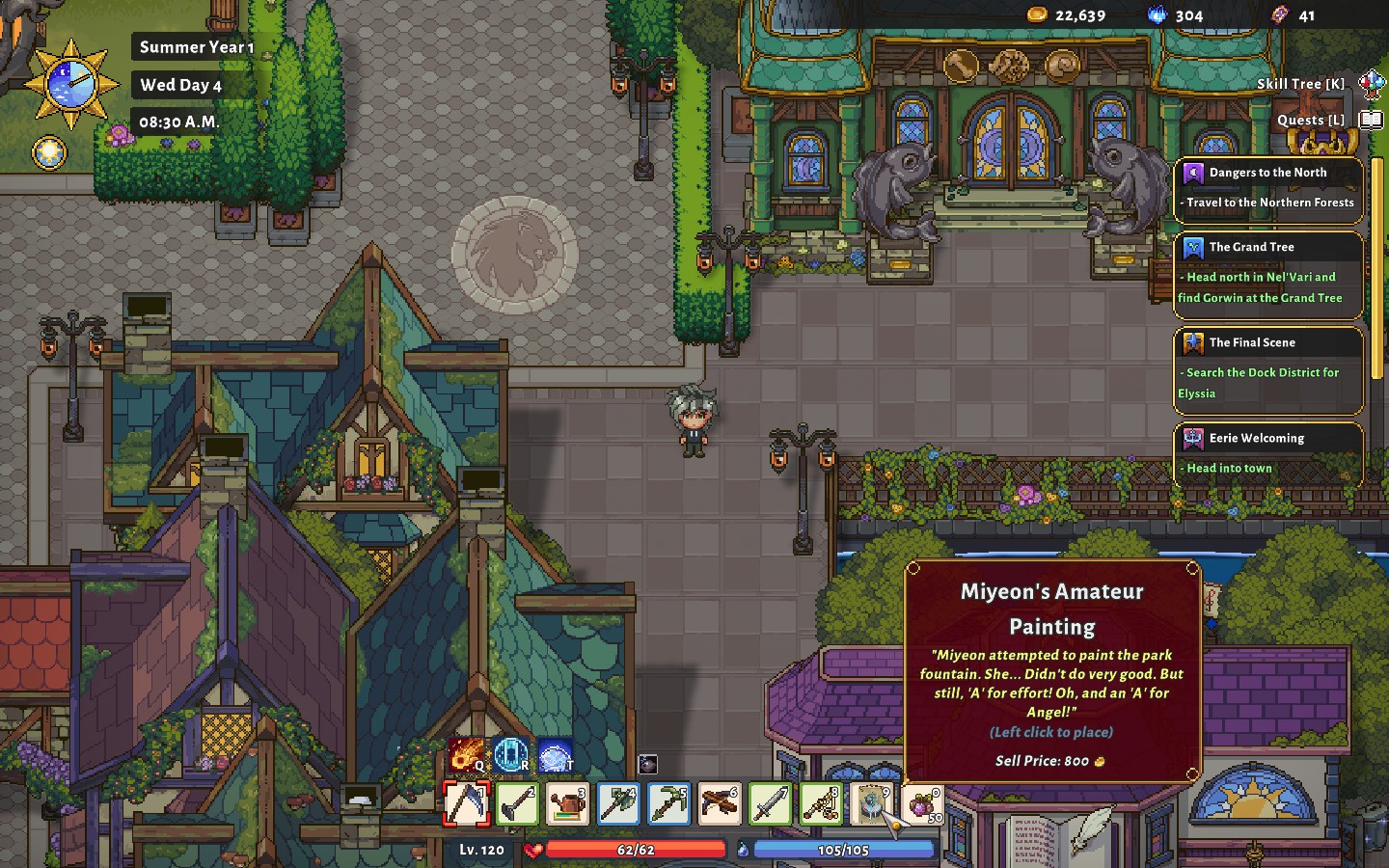Select the scythe hotbar slot
1389x868 pixels.
point(466,802)
